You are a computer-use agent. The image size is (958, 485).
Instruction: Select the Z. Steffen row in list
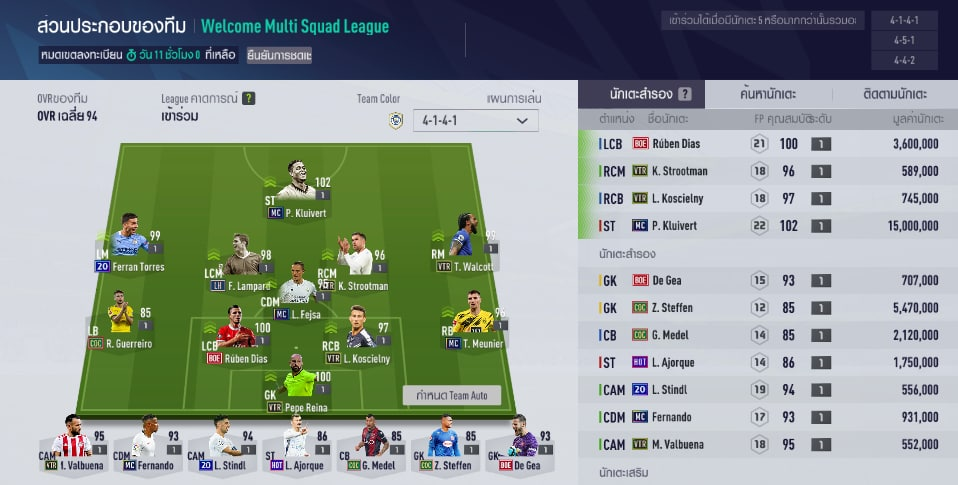point(768,308)
